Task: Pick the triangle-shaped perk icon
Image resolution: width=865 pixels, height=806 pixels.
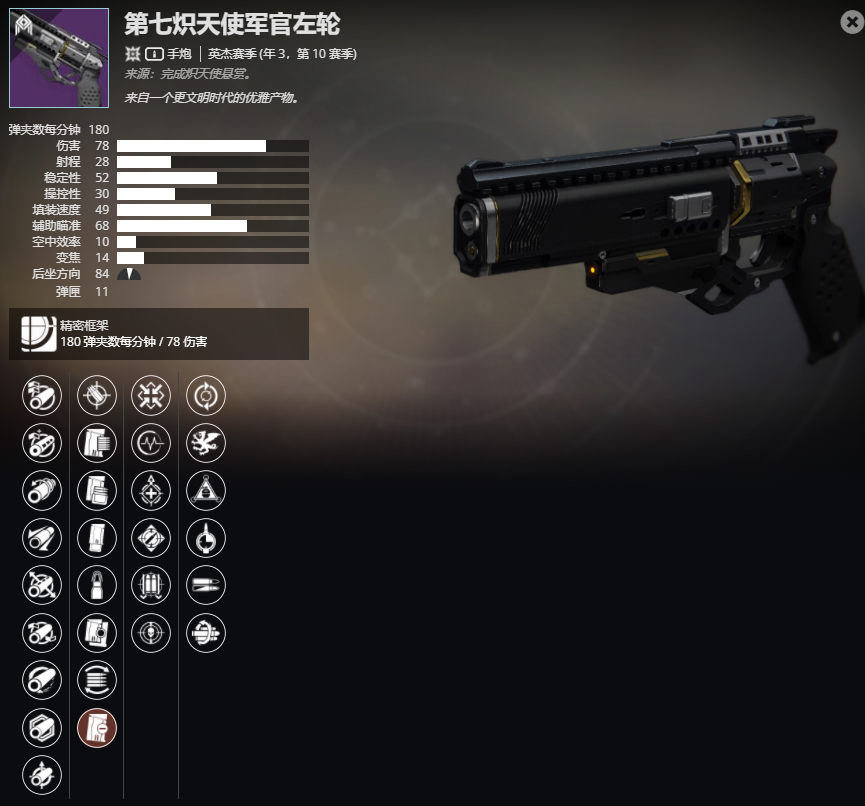Action: click(206, 490)
